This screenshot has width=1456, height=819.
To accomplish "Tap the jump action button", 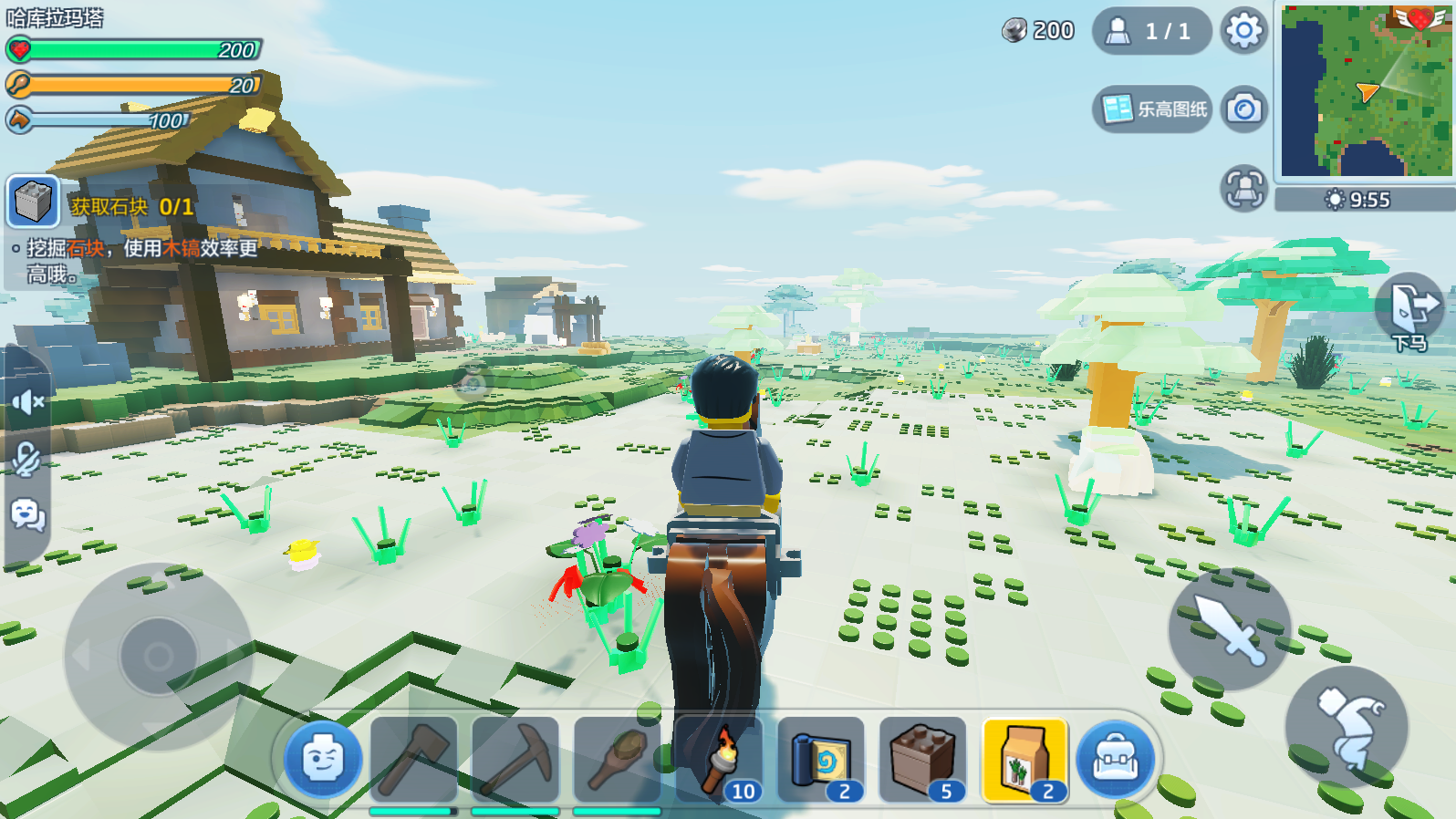I will pyautogui.click(x=1347, y=727).
